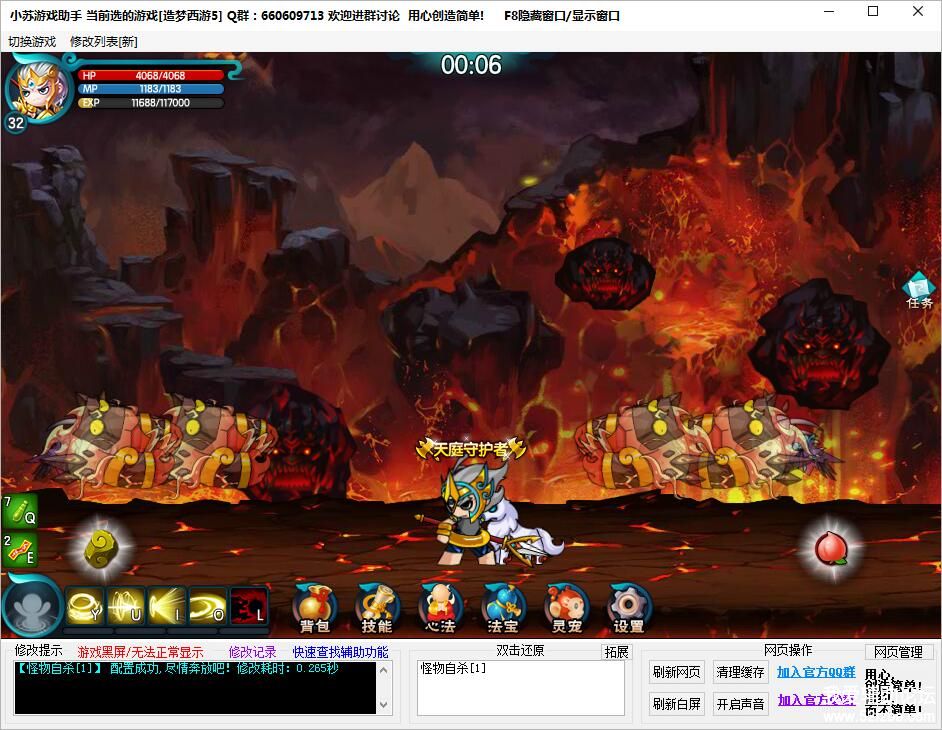Open the 任务 quest button

click(918, 289)
